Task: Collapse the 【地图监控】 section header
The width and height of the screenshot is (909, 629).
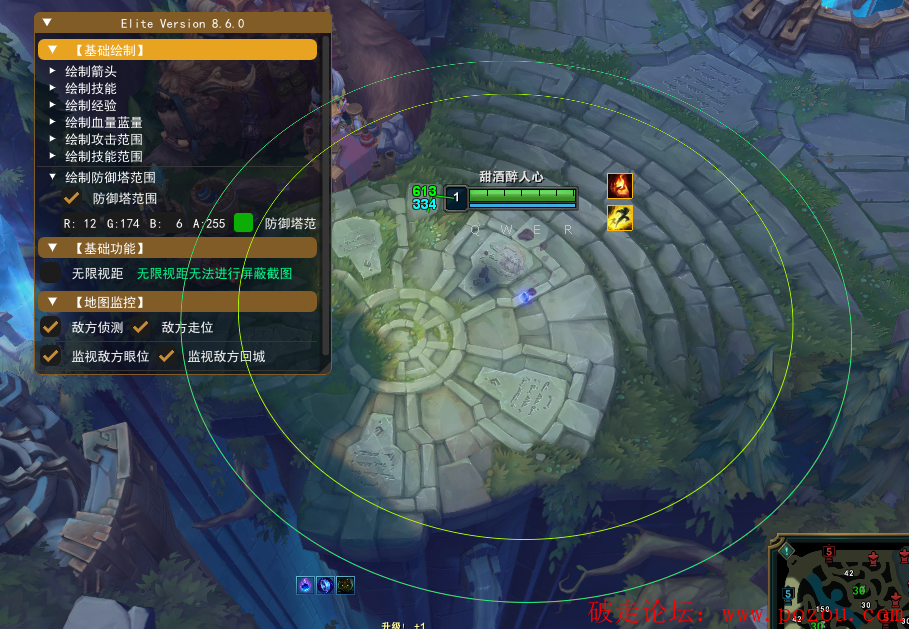Action: [53, 301]
